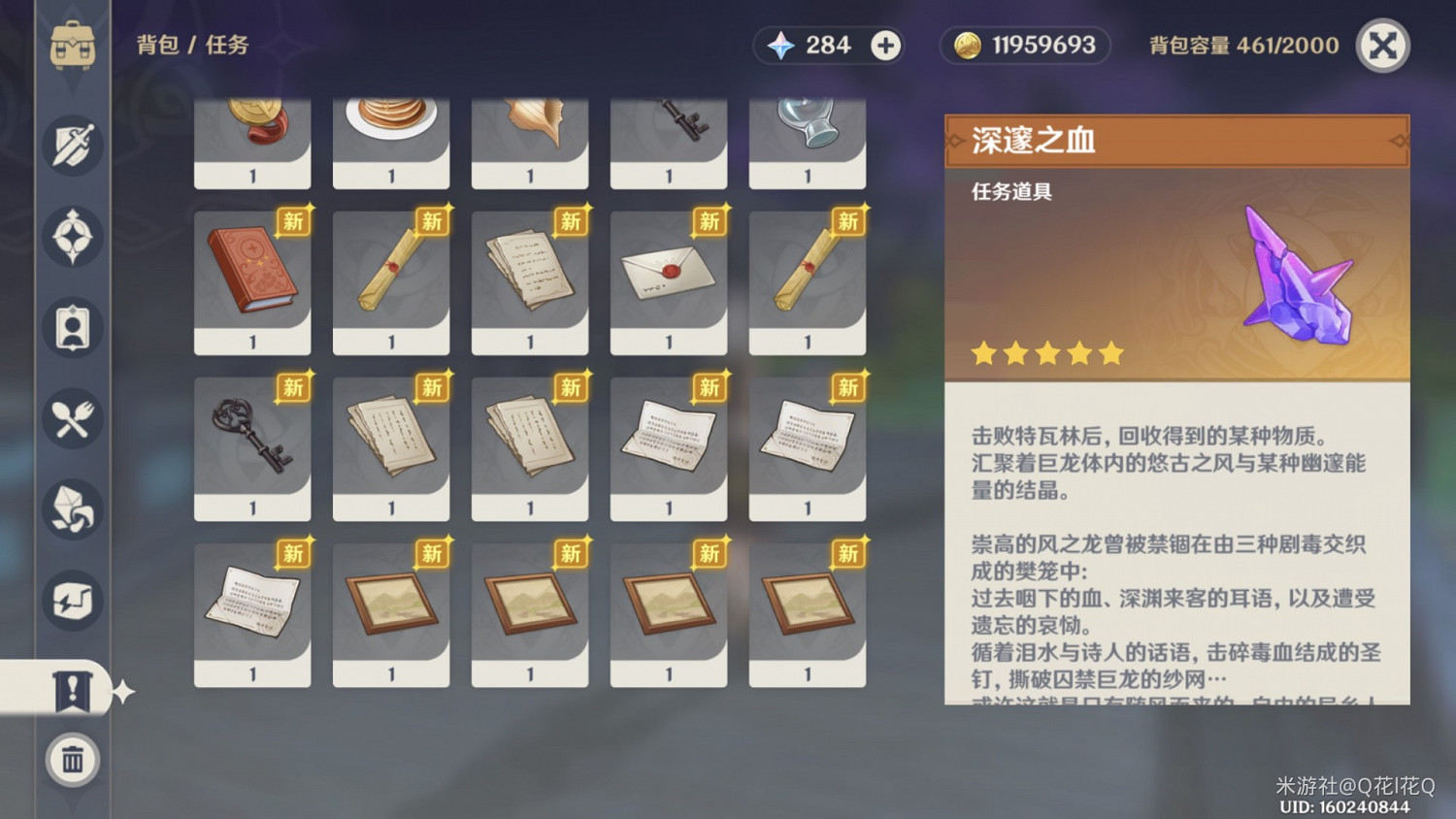Open the Artifacts category in sidebar
The height and width of the screenshot is (819, 1456).
pos(71,236)
